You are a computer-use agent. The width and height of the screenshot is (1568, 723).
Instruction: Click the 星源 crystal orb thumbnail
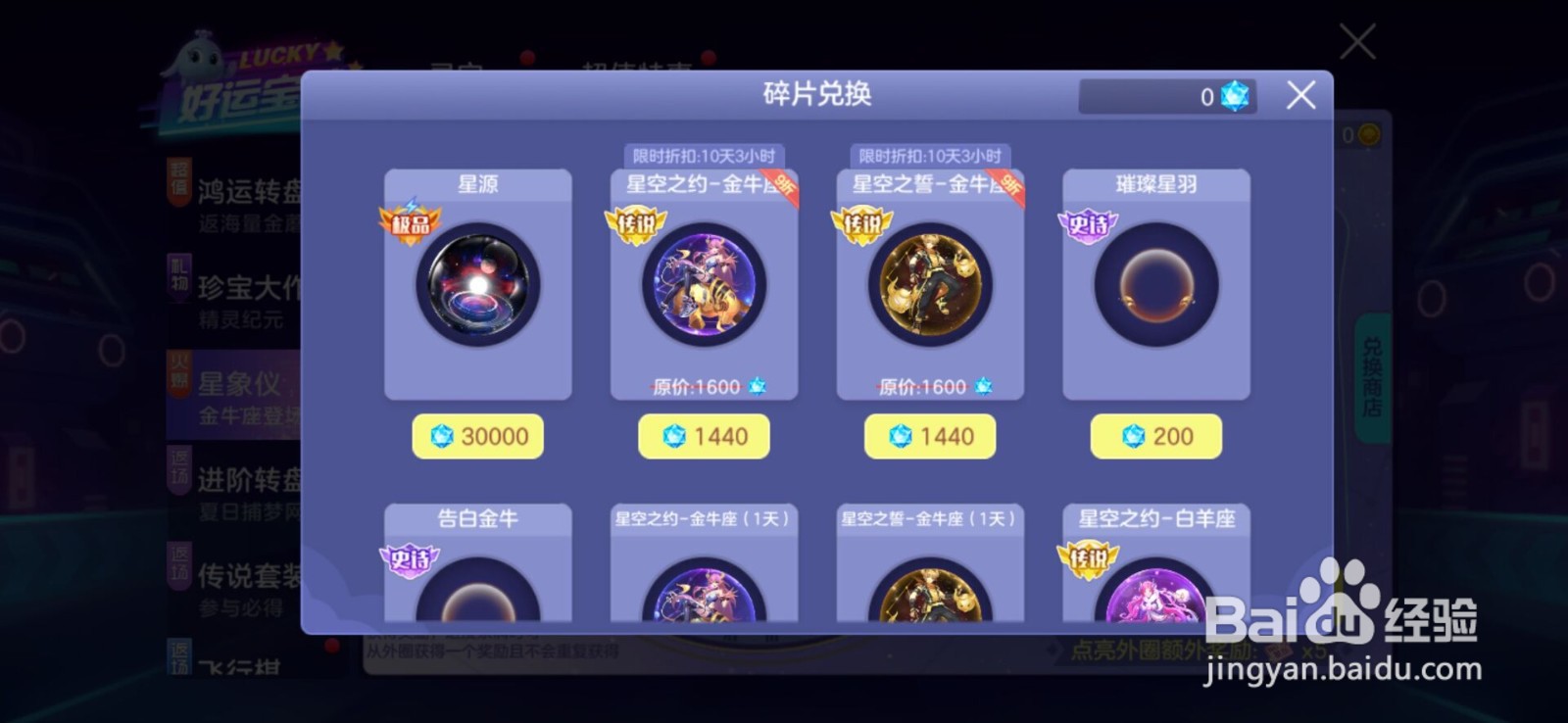[477, 287]
